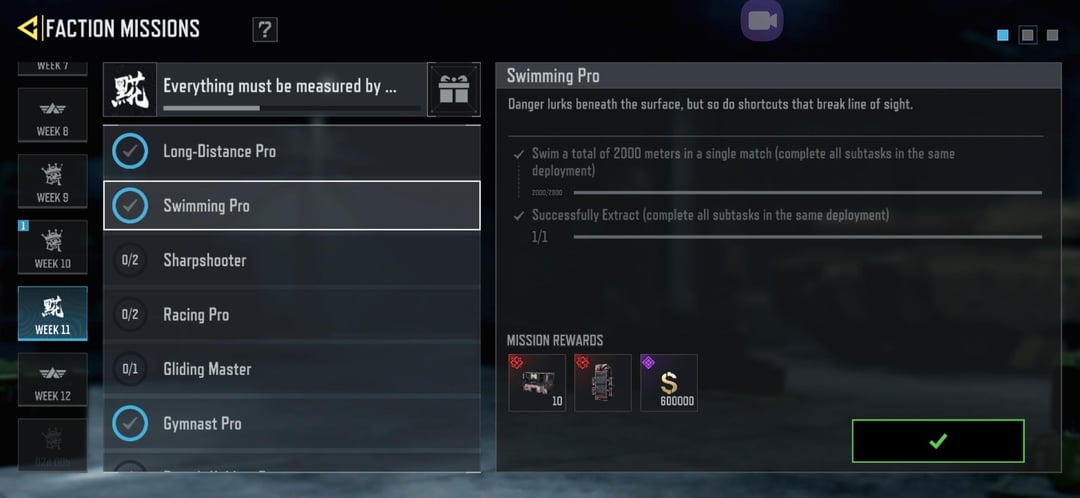Inspect the reward item with quantity 10

(537, 383)
